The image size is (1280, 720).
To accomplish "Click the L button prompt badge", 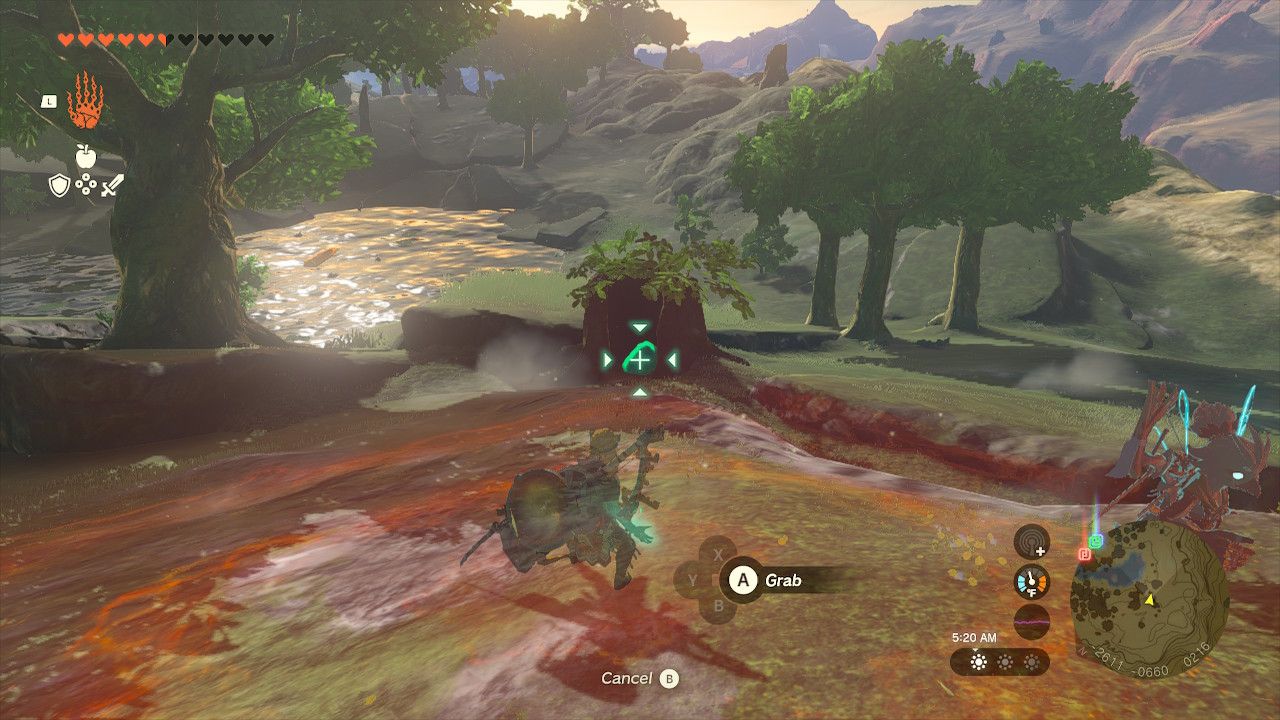I will click(48, 102).
